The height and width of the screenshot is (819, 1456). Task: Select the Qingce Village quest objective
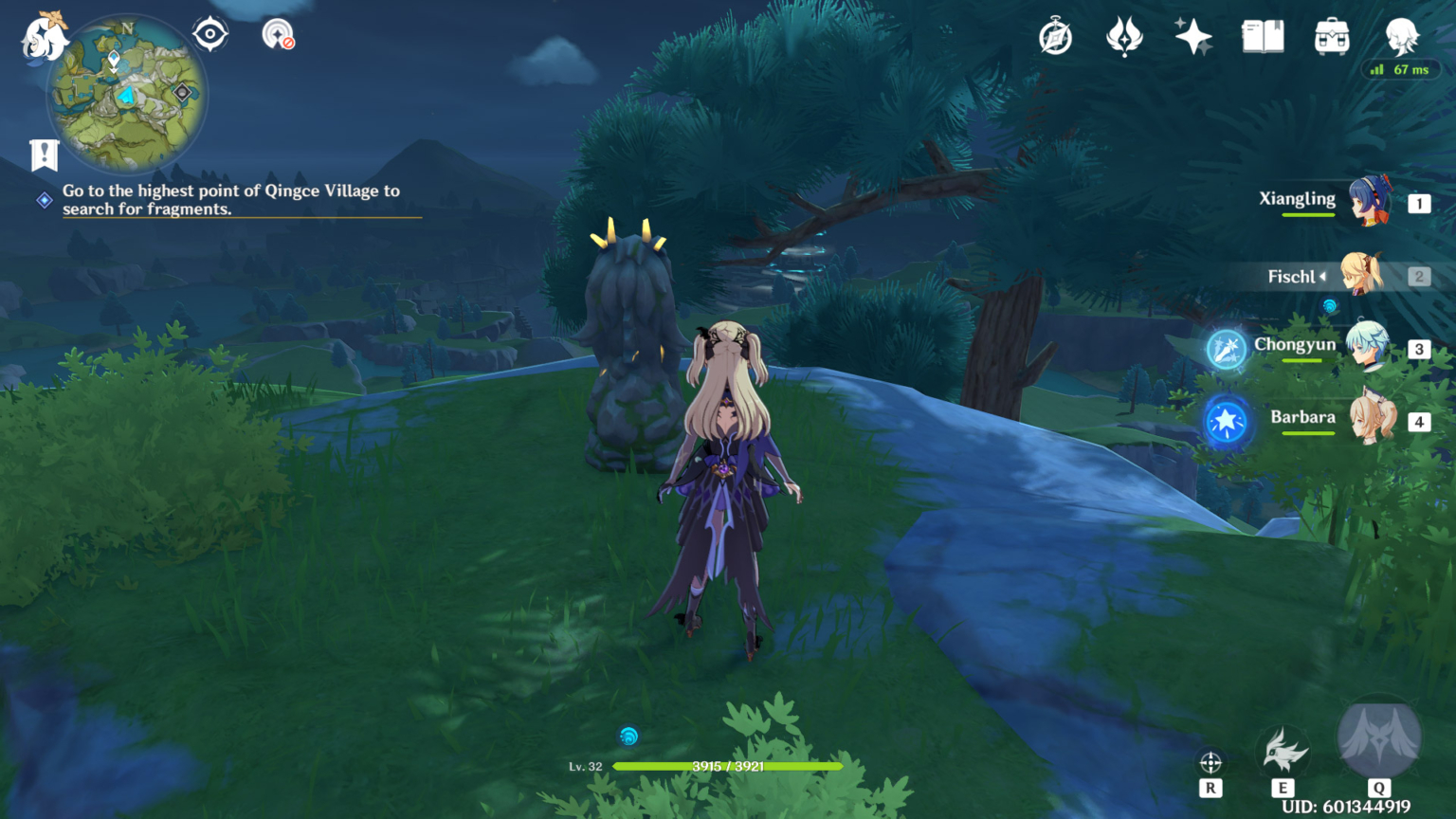pos(231,200)
